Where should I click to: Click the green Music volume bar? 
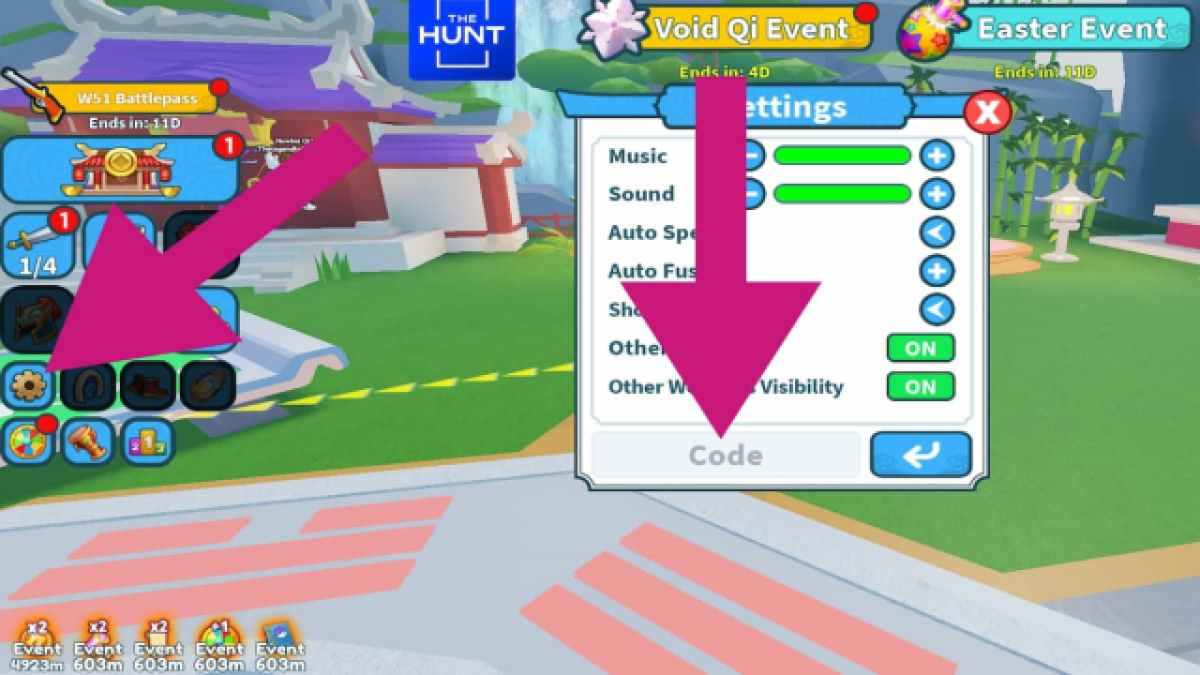pos(842,156)
